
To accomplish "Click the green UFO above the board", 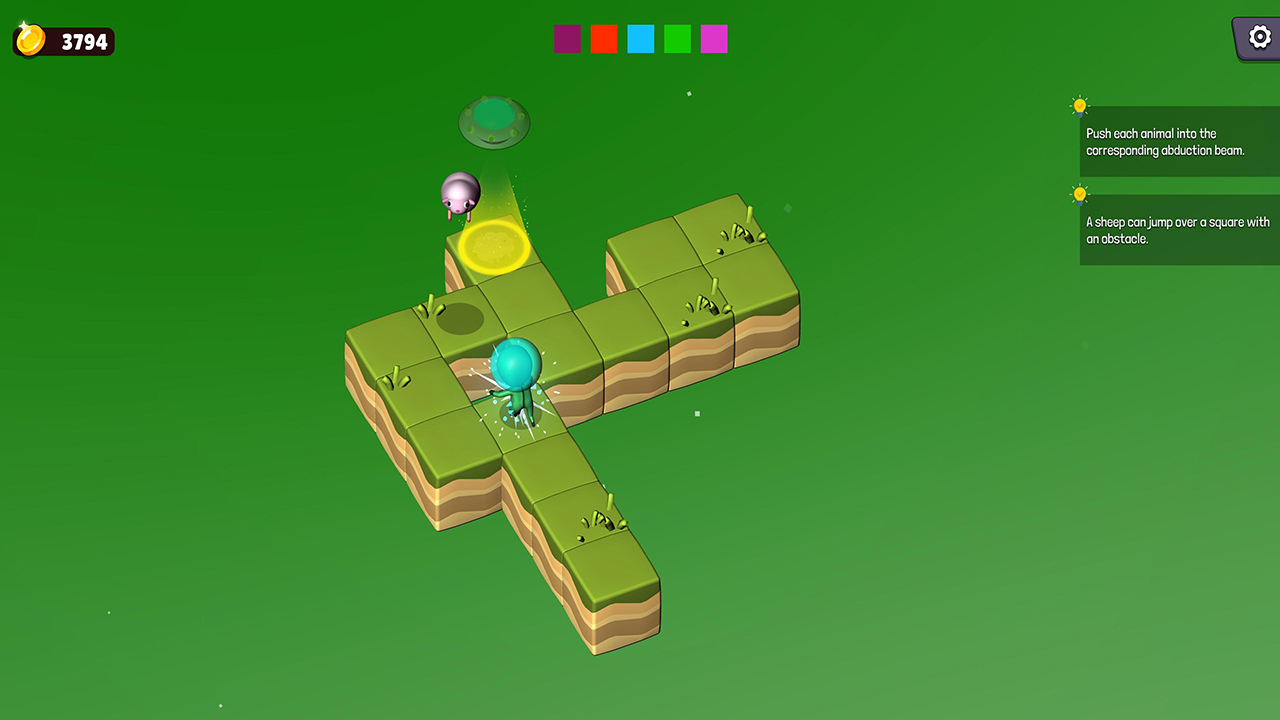I will click(x=492, y=120).
